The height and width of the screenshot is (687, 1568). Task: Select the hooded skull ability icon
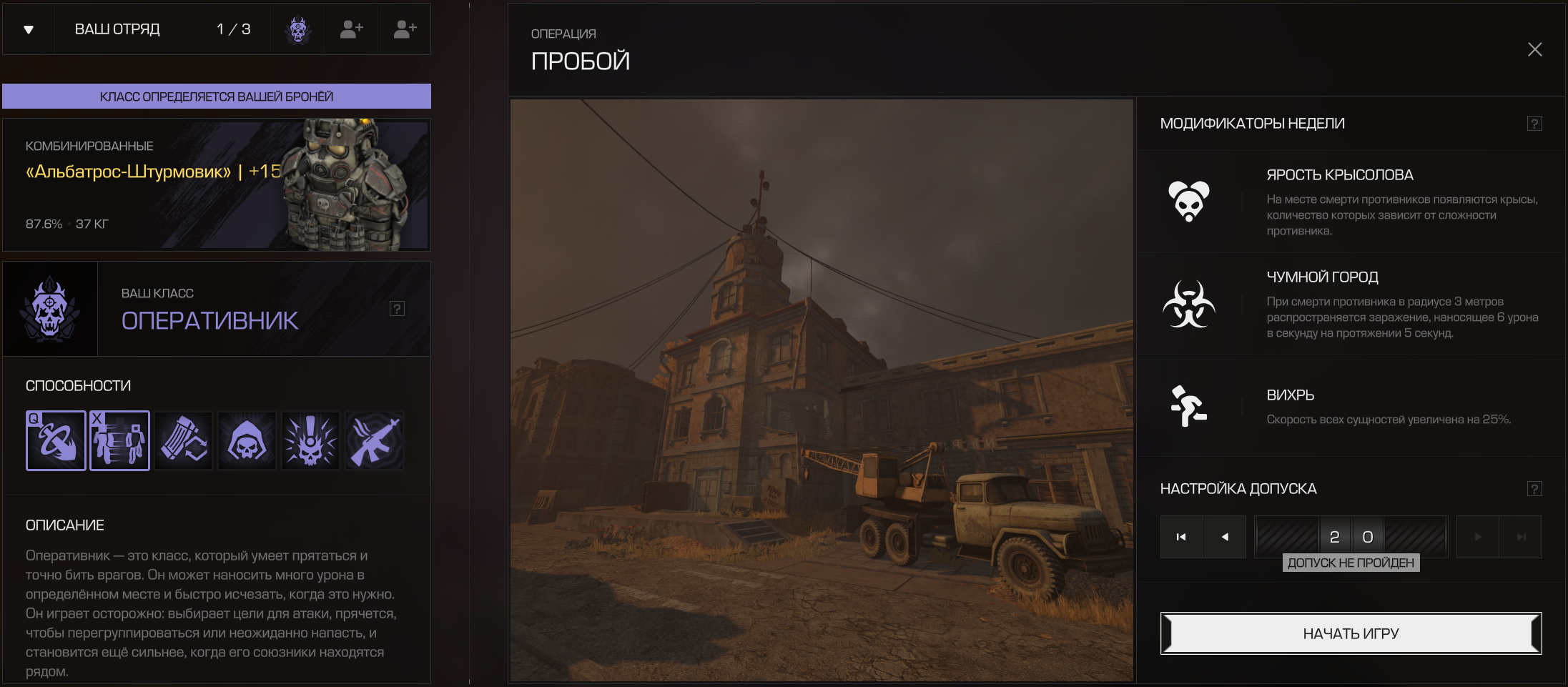click(247, 440)
